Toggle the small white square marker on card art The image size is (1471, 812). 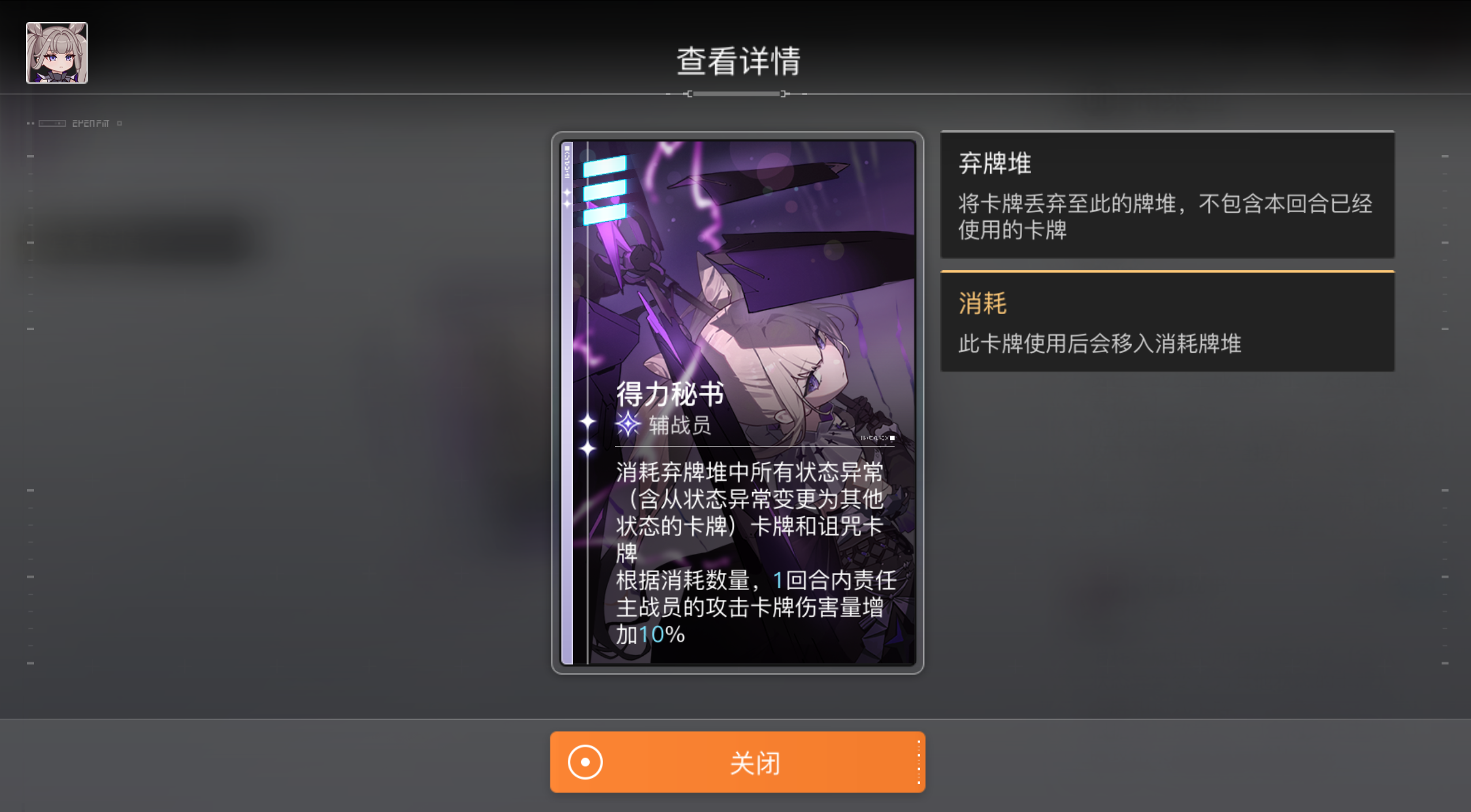[x=893, y=438]
